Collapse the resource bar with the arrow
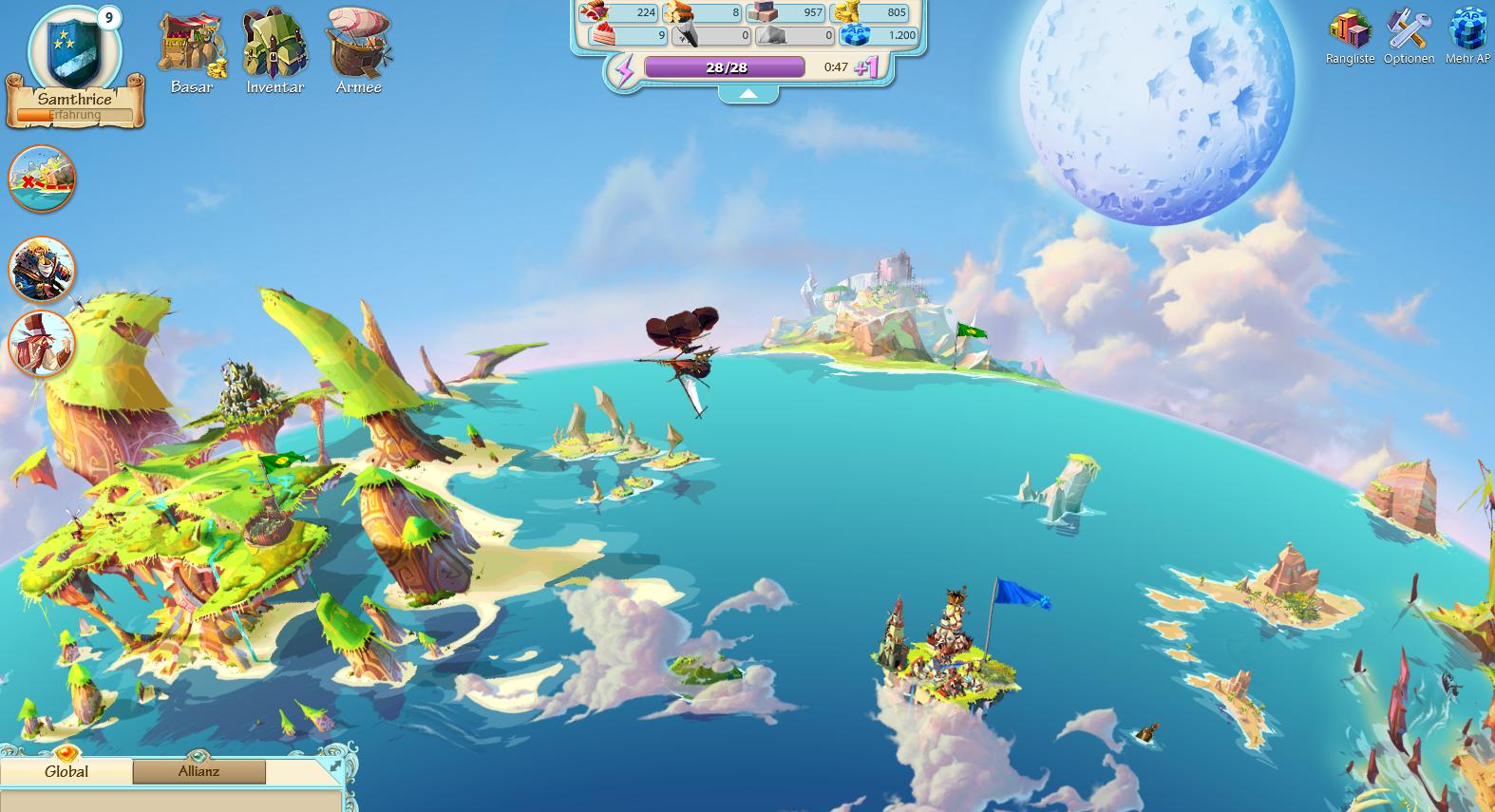Screen dimensions: 1495x812 point(749,94)
